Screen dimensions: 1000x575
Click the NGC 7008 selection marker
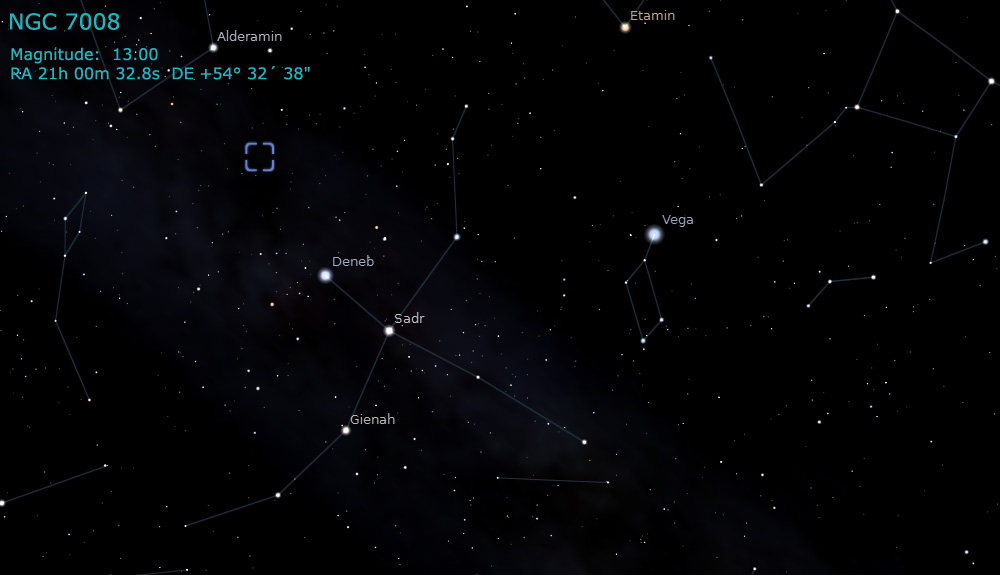click(x=259, y=157)
